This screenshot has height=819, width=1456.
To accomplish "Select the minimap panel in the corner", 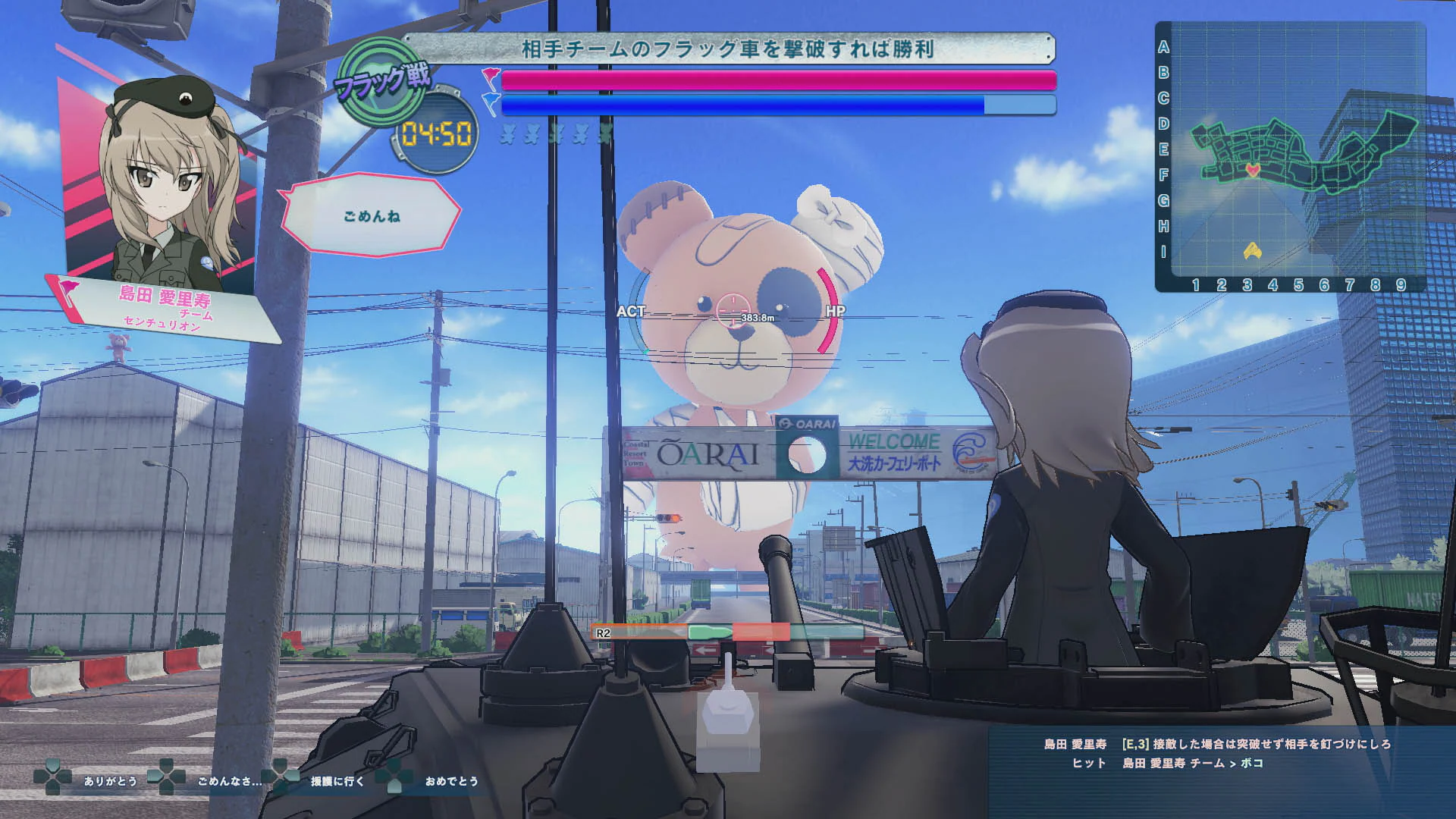I will 1291,155.
